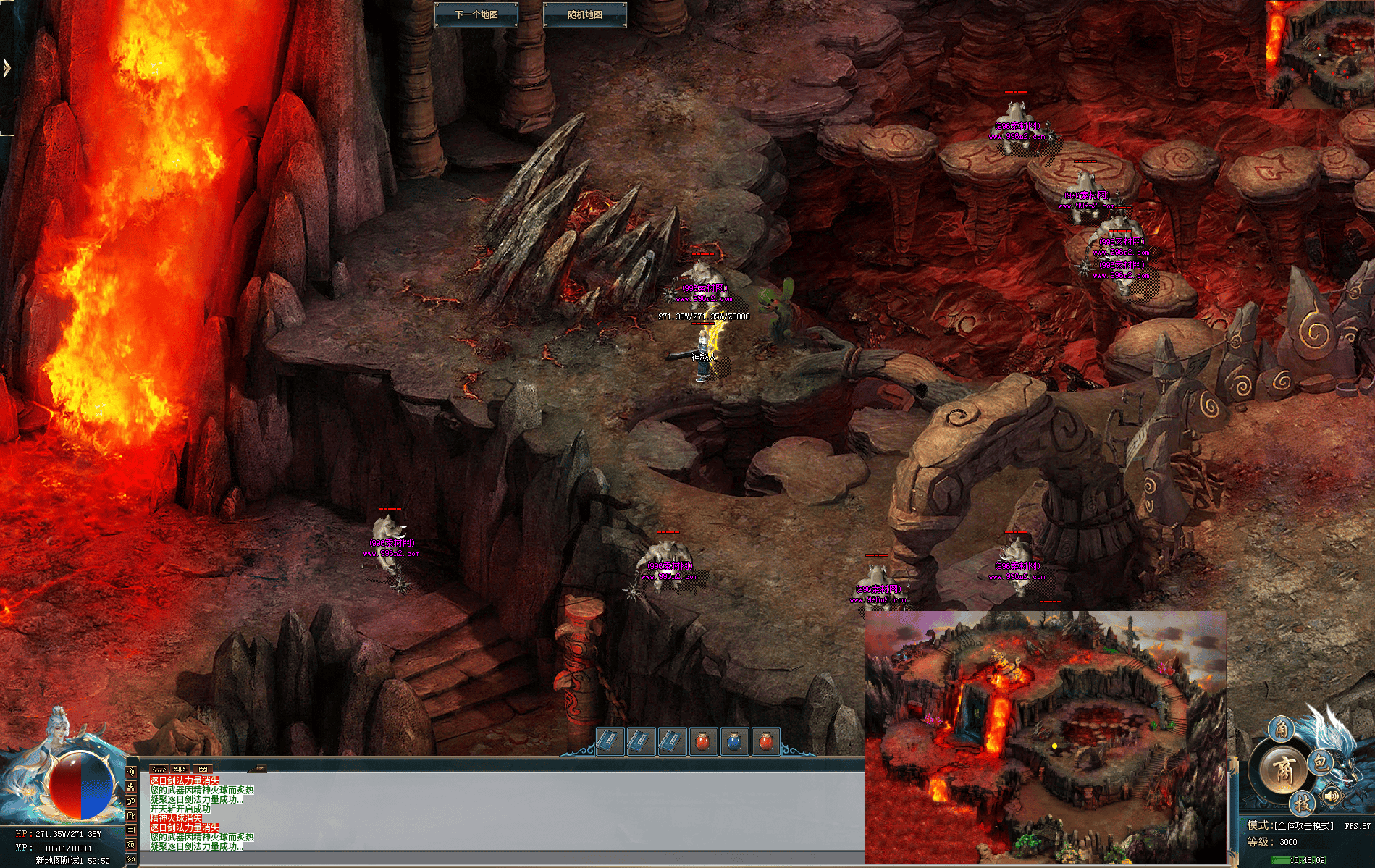Click the corner minimap

[1319, 54]
